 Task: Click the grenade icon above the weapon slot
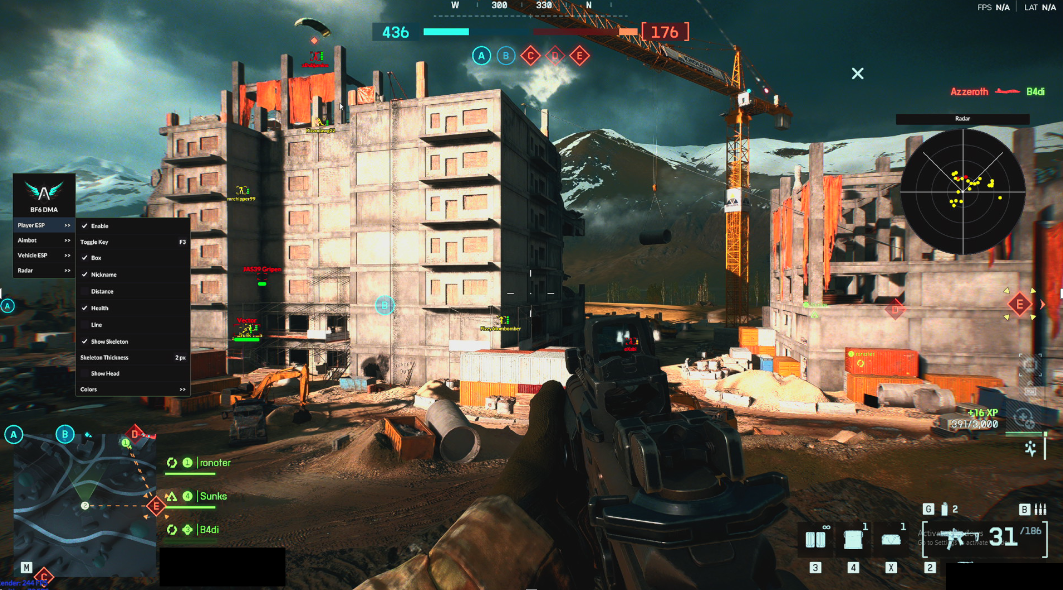click(x=943, y=510)
